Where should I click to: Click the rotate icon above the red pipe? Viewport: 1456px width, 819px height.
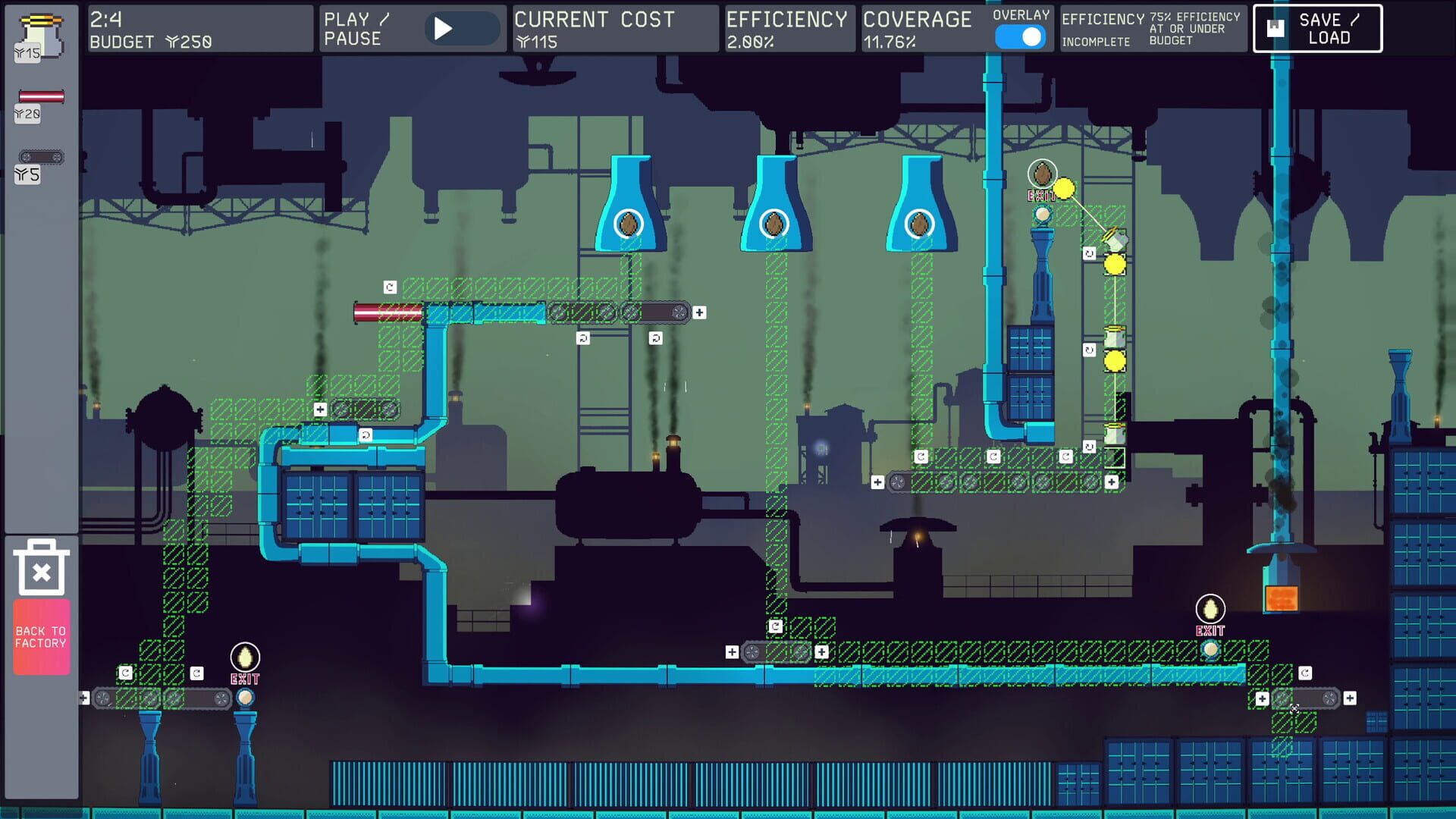tap(391, 287)
